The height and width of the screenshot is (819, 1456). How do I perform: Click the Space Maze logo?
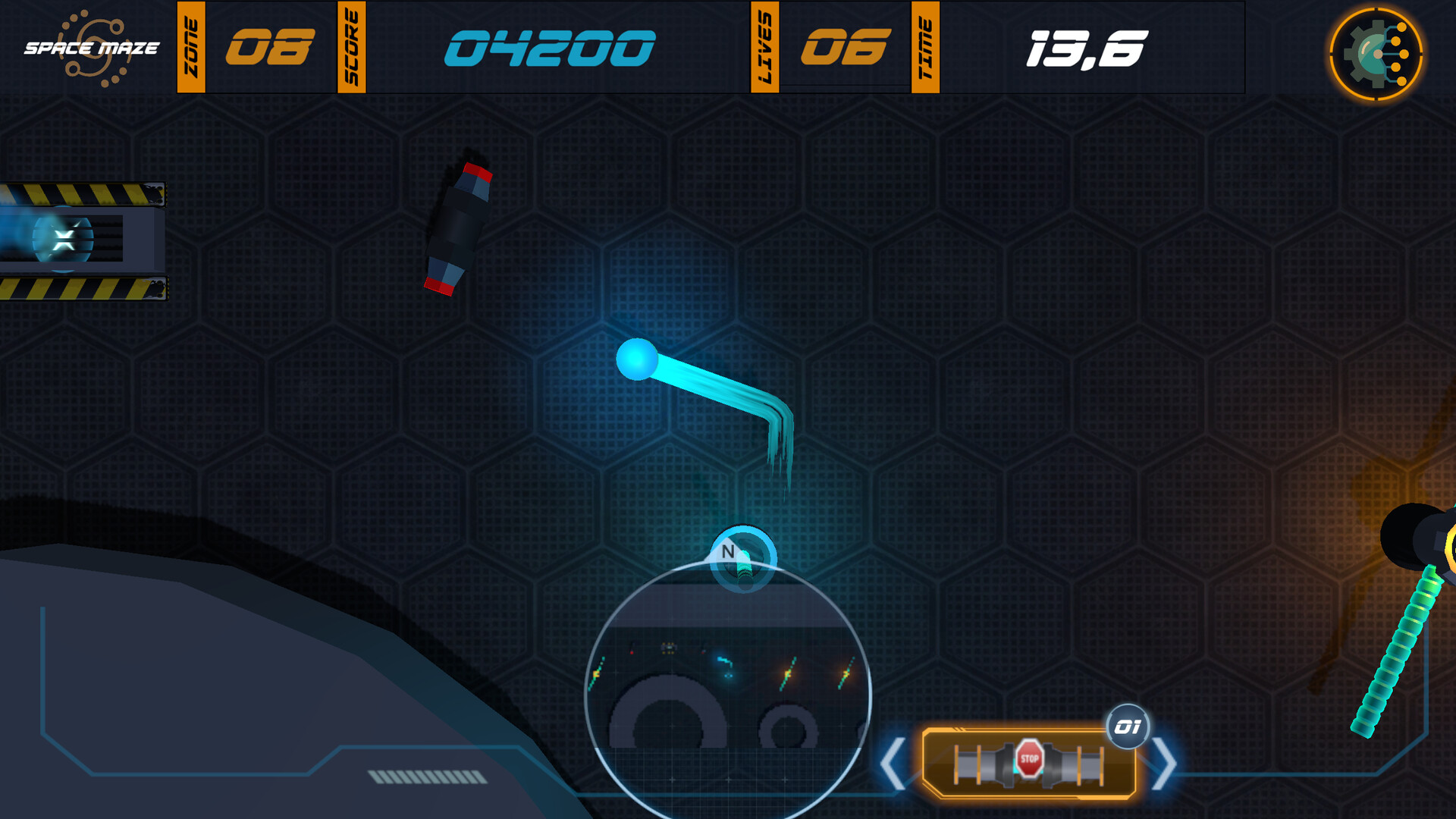pos(91,47)
